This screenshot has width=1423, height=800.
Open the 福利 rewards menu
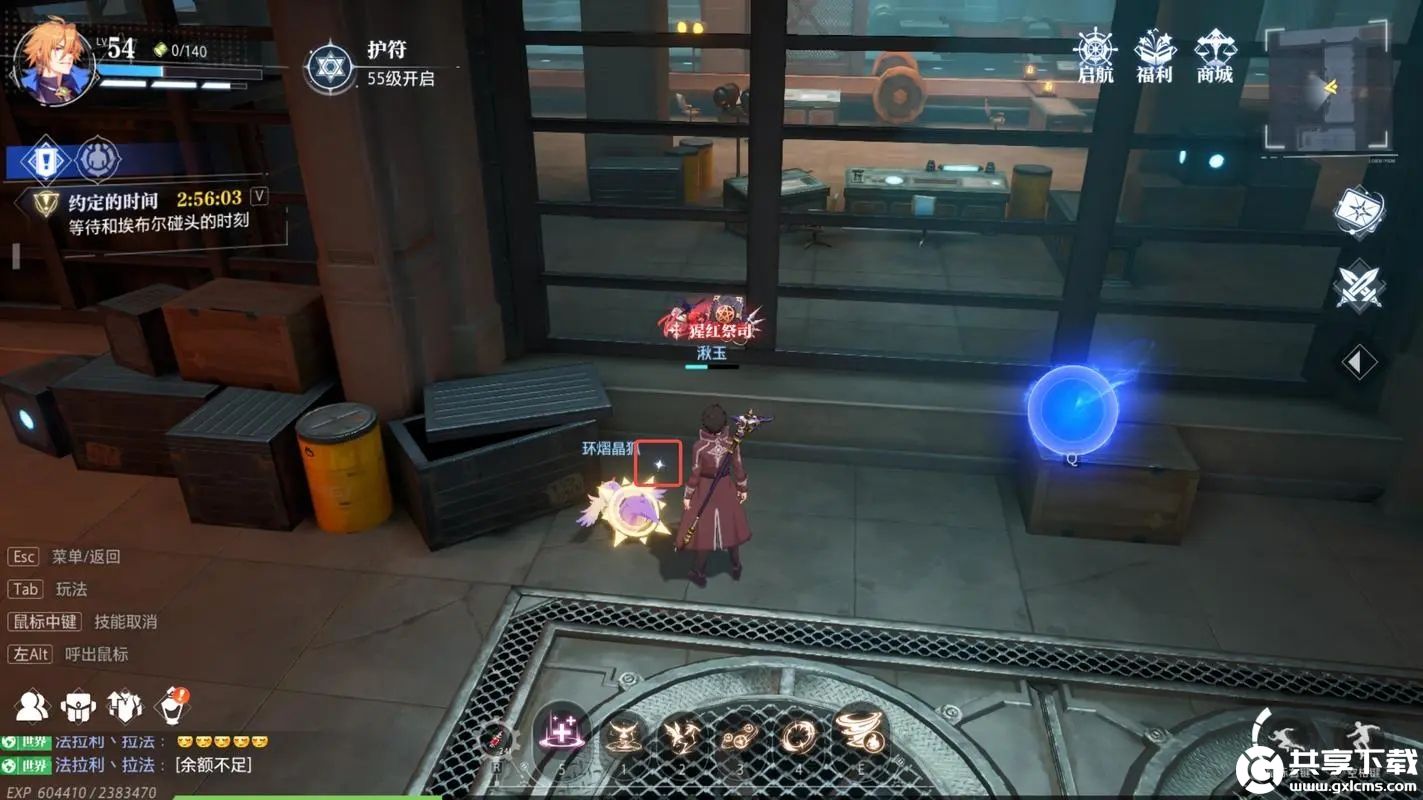pos(1154,55)
